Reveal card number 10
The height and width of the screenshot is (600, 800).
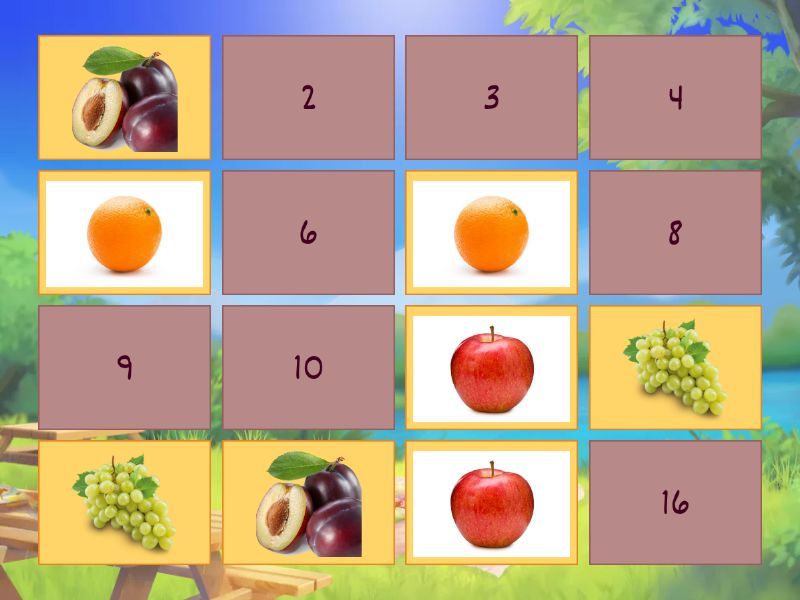(308, 368)
